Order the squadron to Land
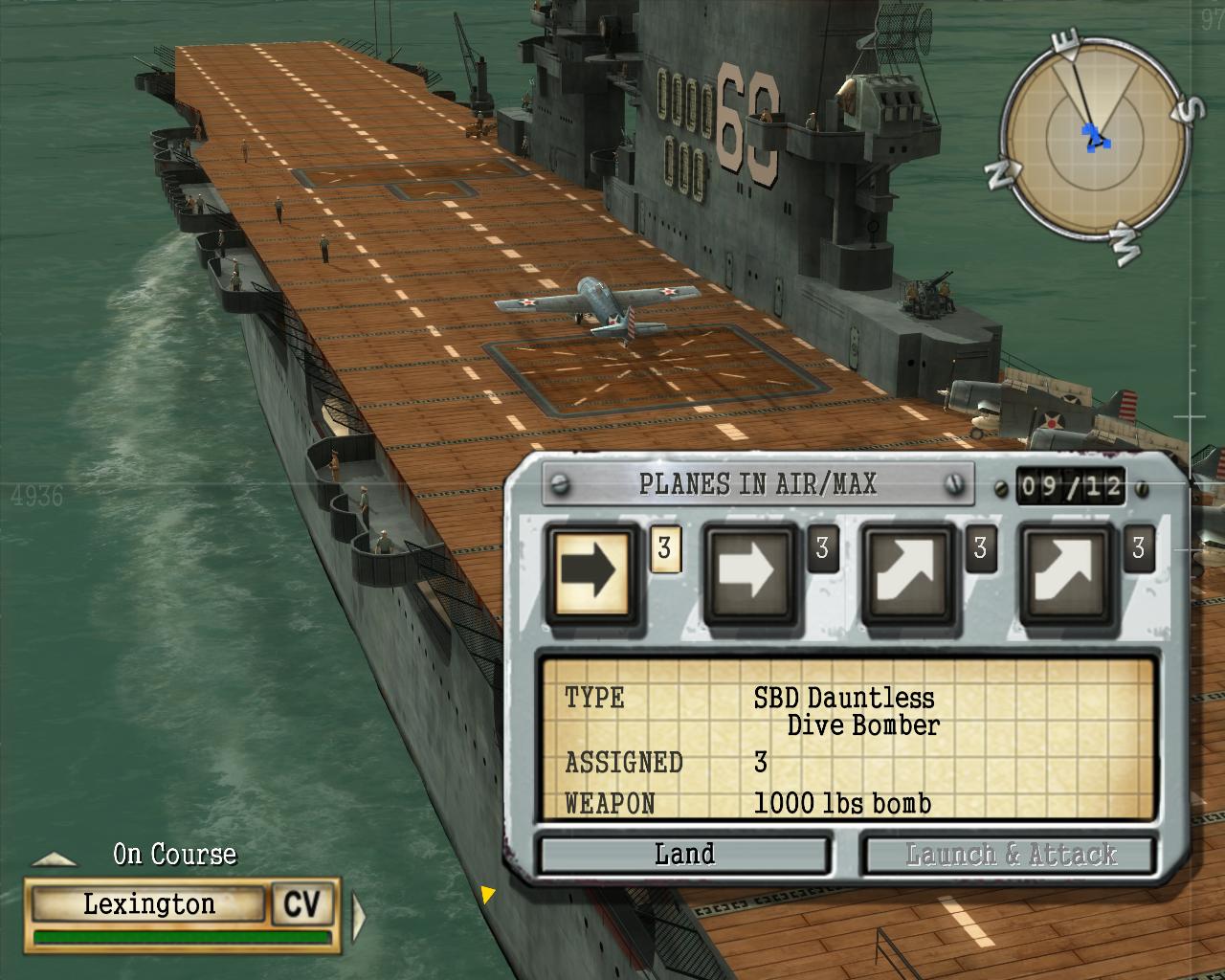 tap(684, 855)
